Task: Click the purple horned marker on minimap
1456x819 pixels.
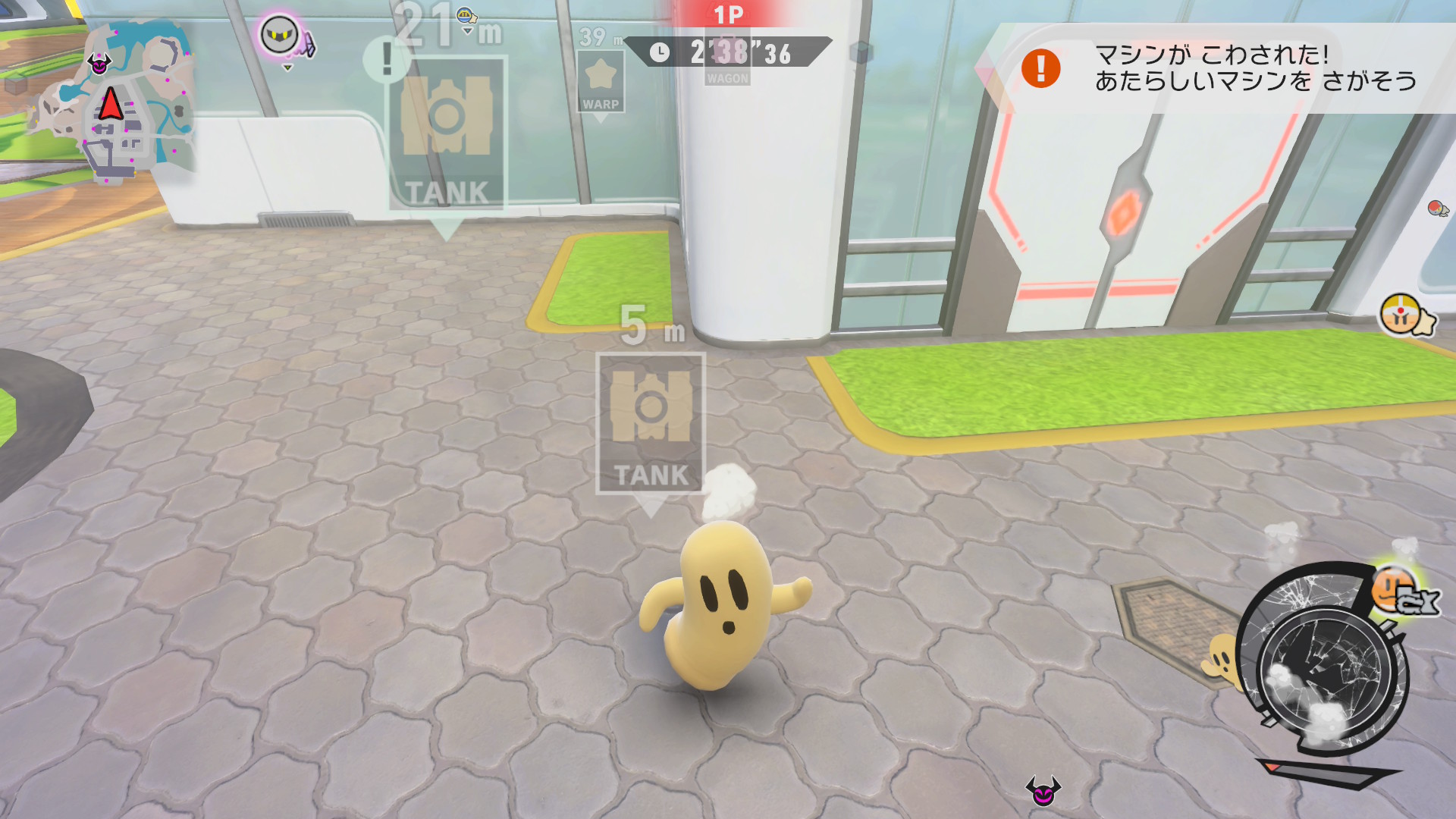Action: coord(99,64)
